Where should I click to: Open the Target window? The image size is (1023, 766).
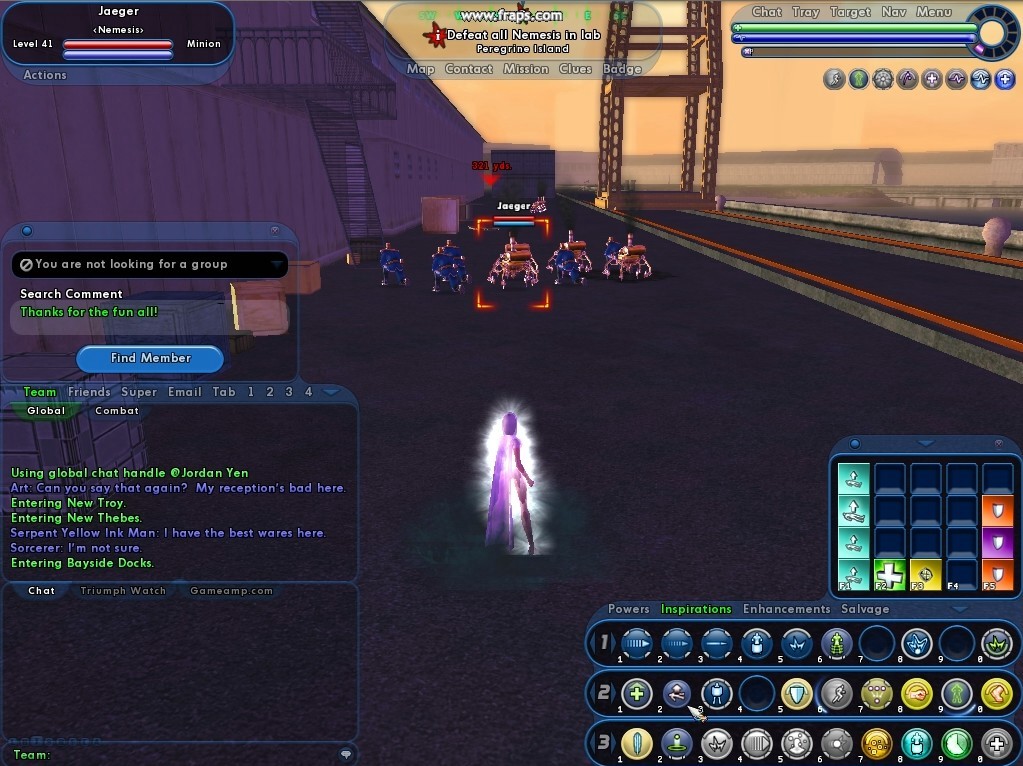[850, 12]
